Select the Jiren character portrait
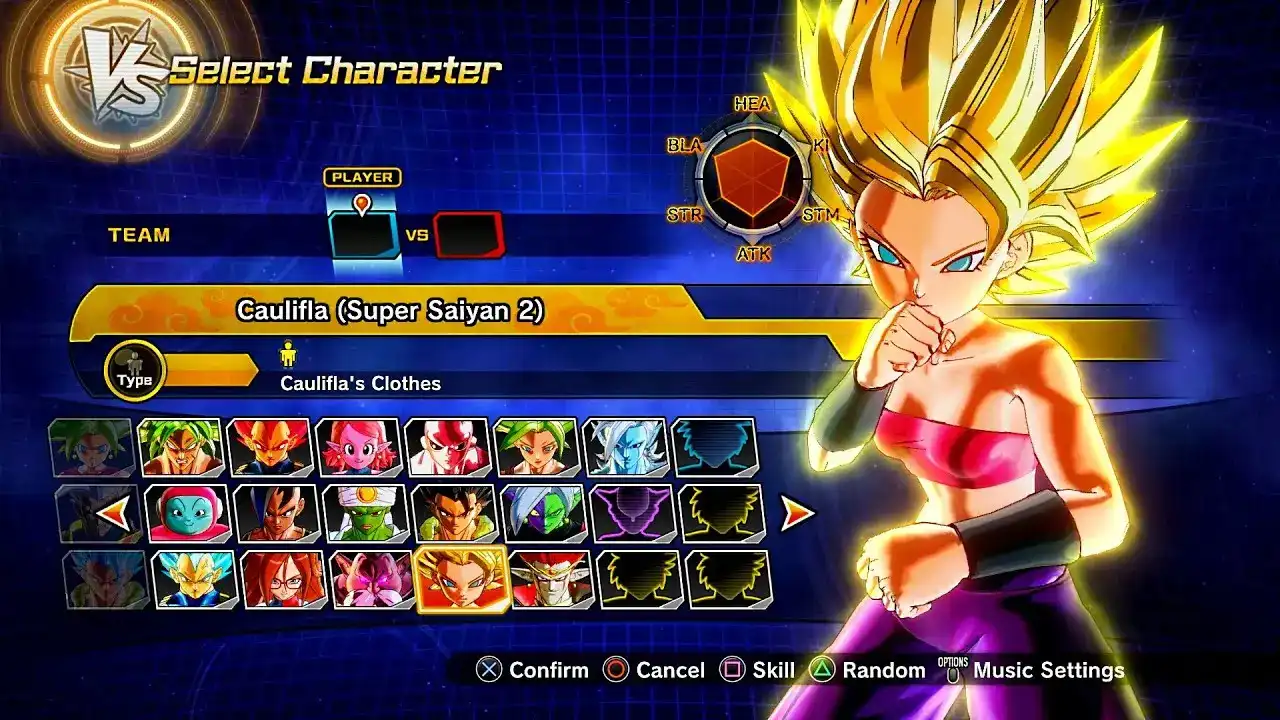The width and height of the screenshot is (1280, 720). point(447,447)
